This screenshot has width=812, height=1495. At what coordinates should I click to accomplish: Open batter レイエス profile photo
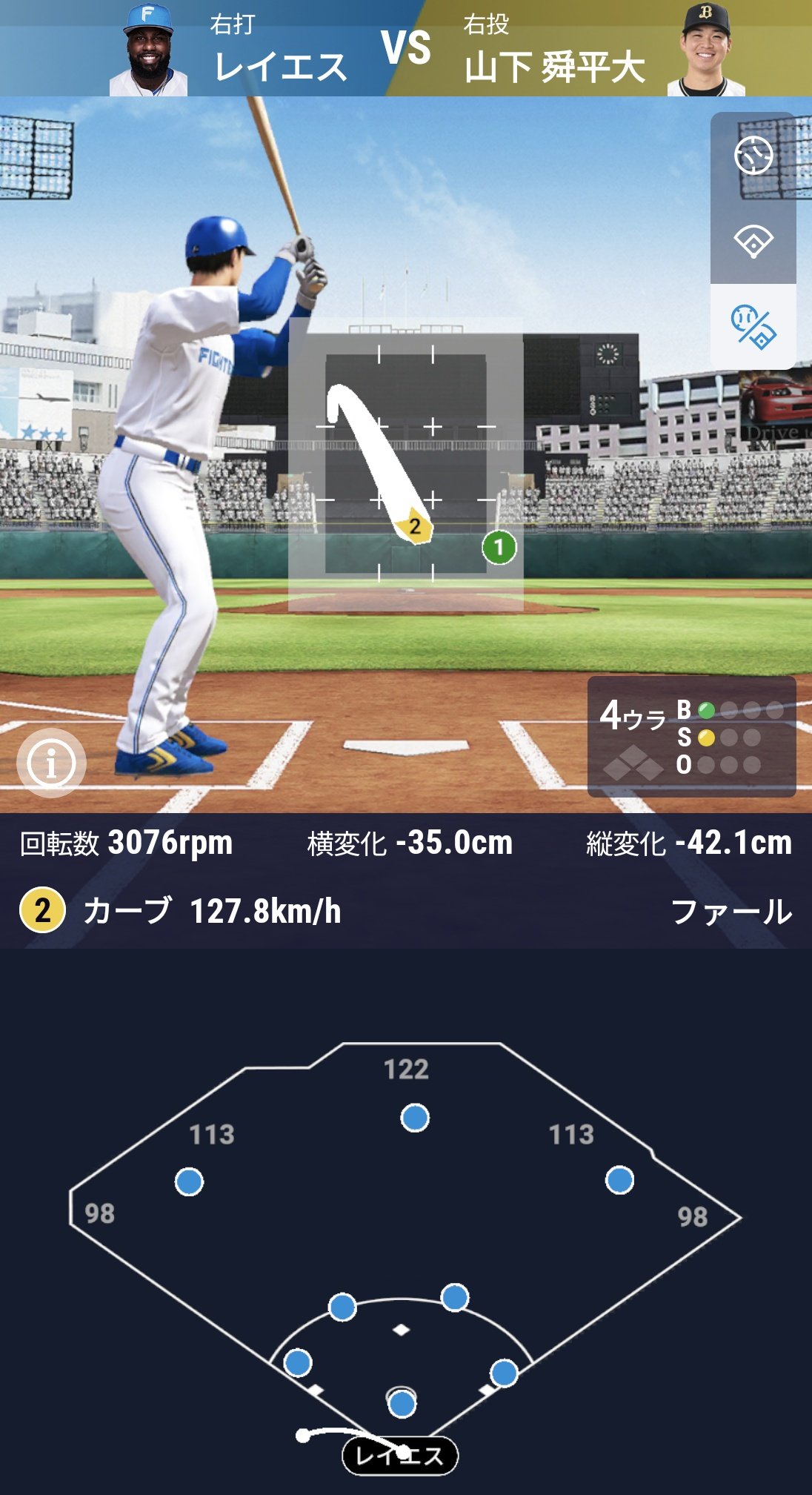[149, 50]
